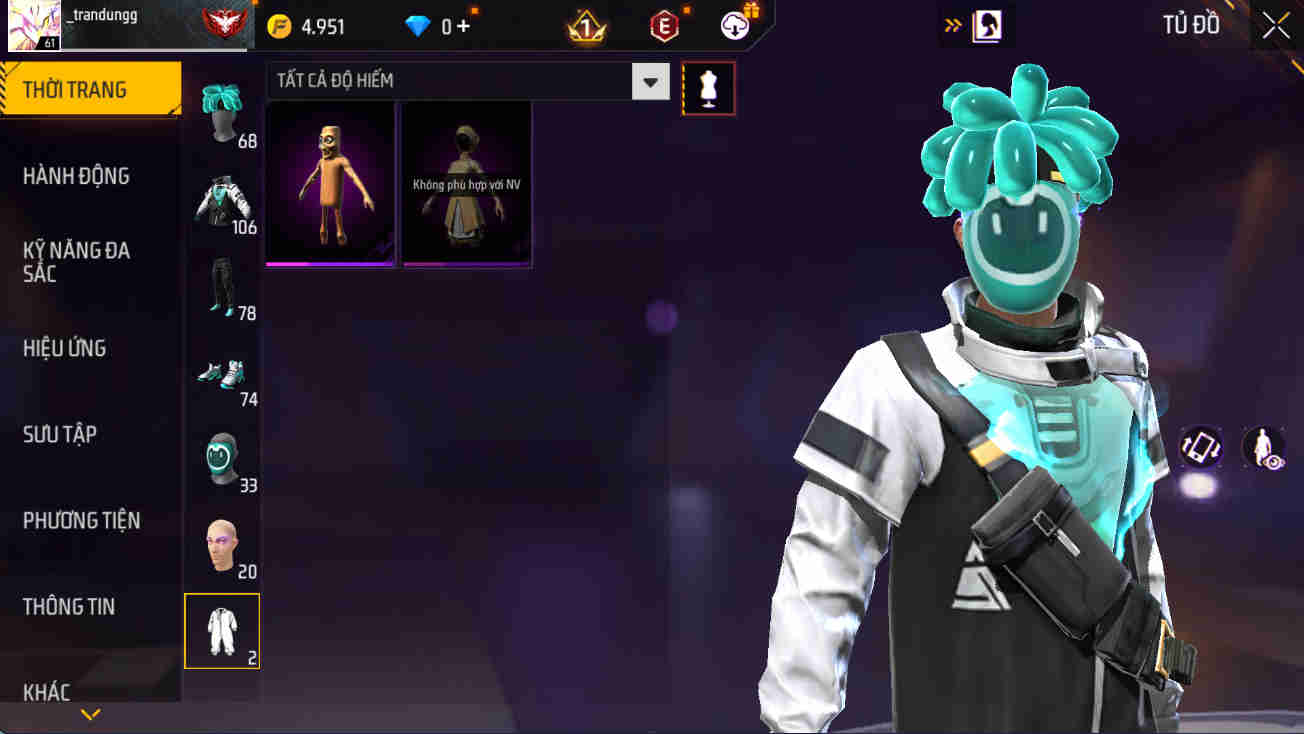Select the hair category icon
The width and height of the screenshot is (1304, 734).
pos(222,110)
